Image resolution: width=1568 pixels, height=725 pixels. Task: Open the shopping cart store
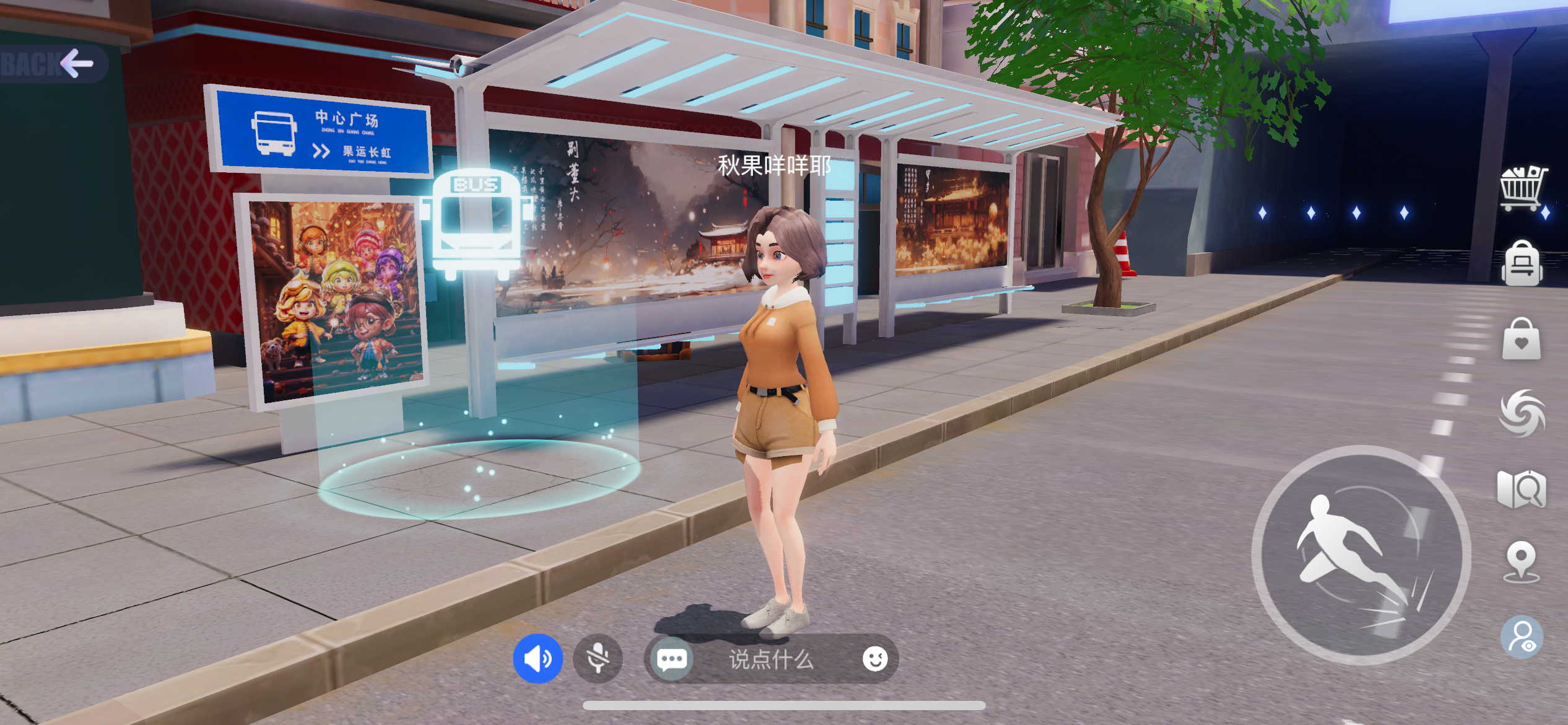click(1522, 188)
